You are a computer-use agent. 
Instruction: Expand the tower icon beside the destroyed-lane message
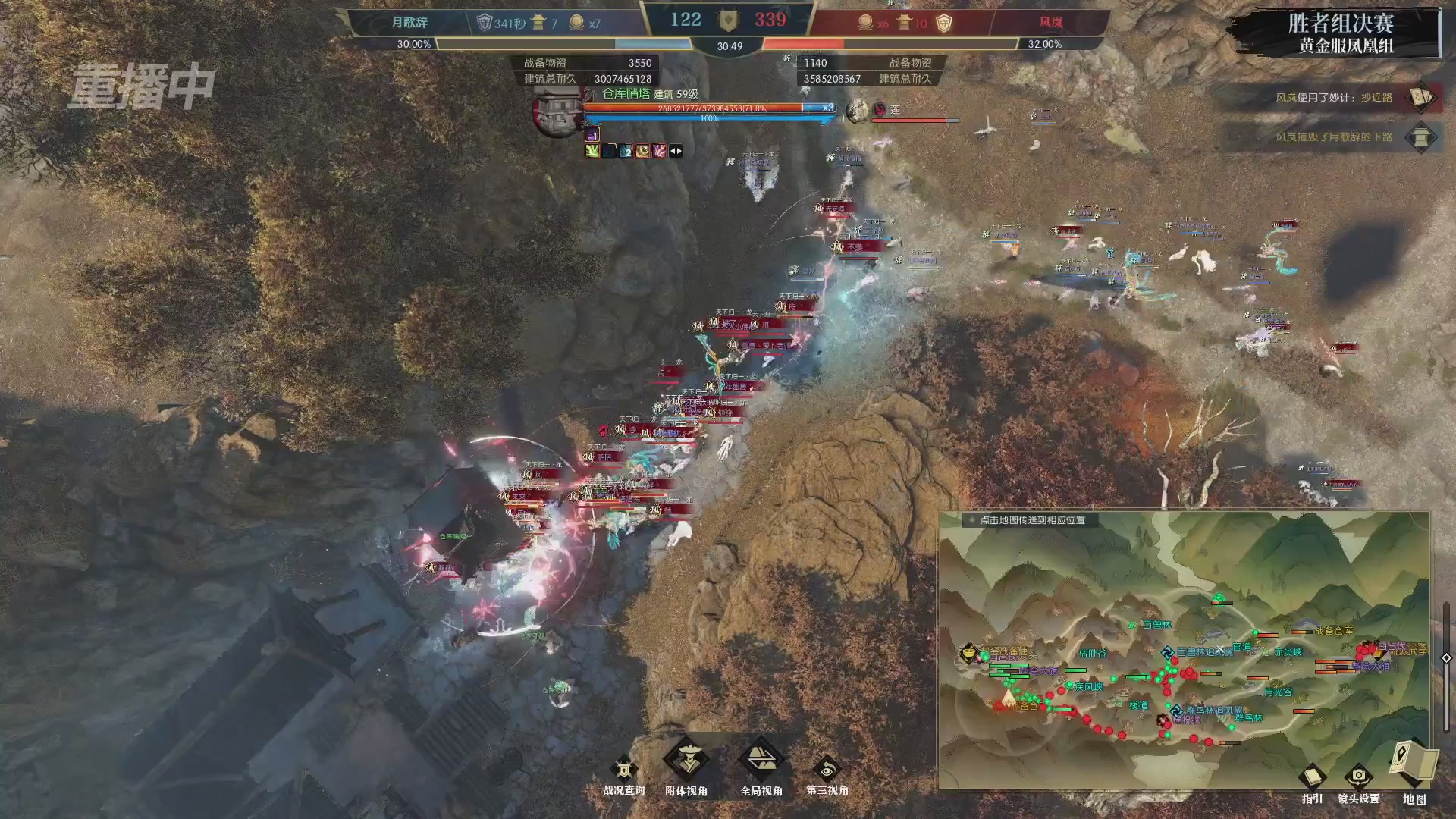coord(1421,138)
